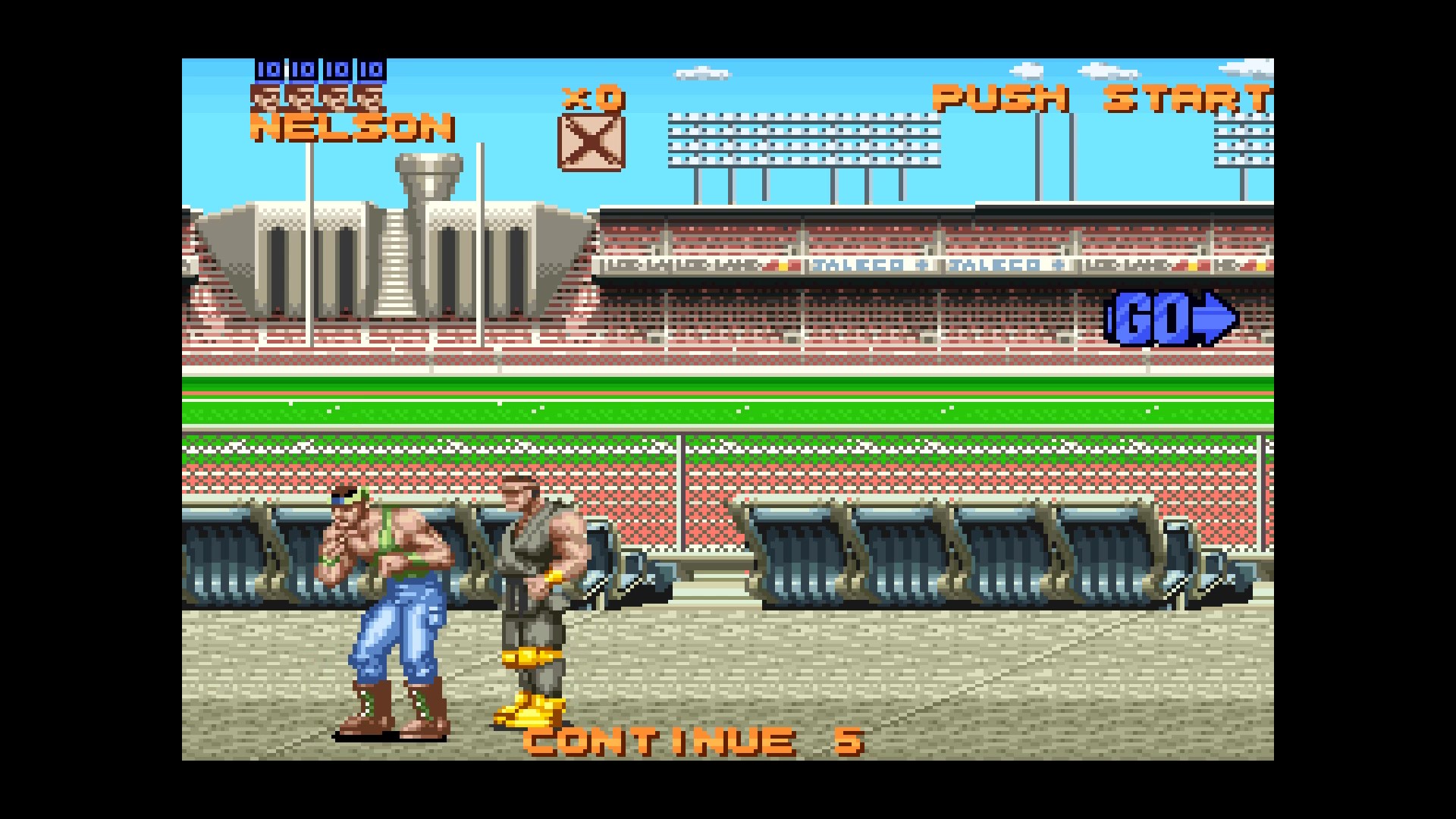Click the X-marked crate lives icon
Viewport: 1456px width, 819px height.
(x=590, y=144)
